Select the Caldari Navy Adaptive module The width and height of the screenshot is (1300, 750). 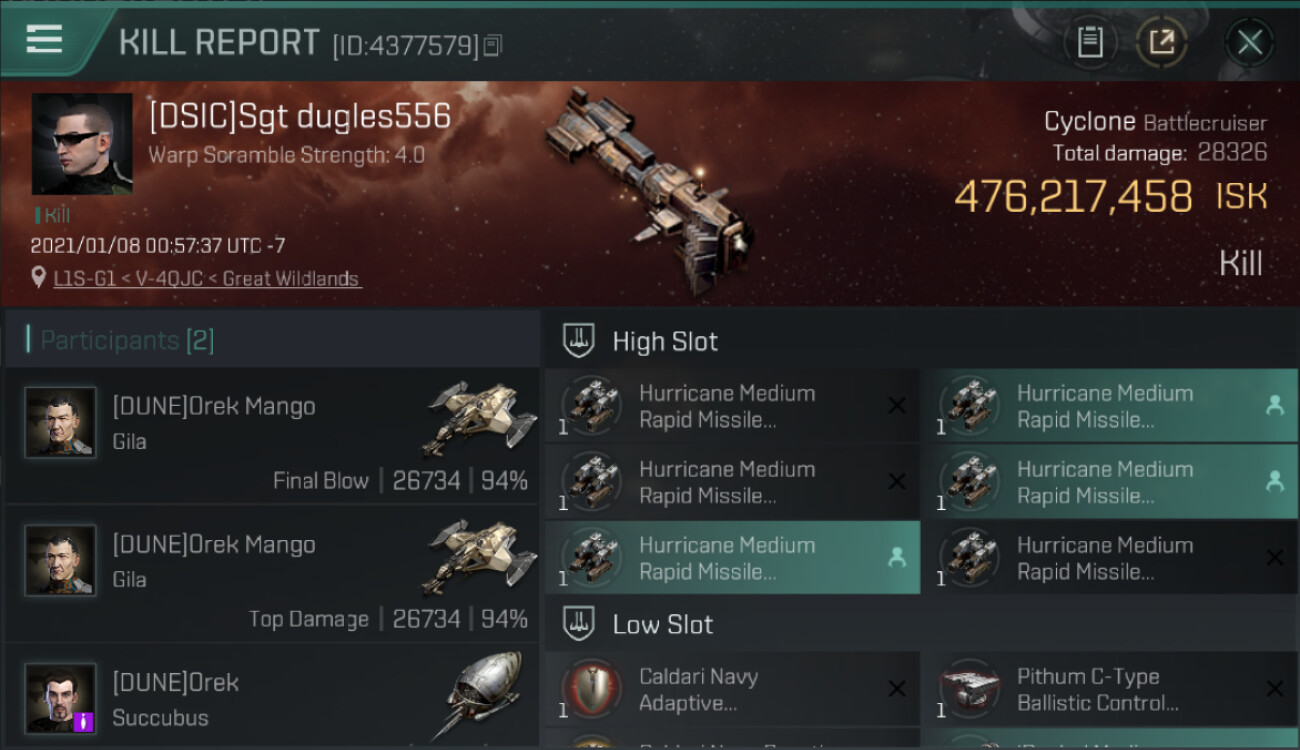coord(732,689)
